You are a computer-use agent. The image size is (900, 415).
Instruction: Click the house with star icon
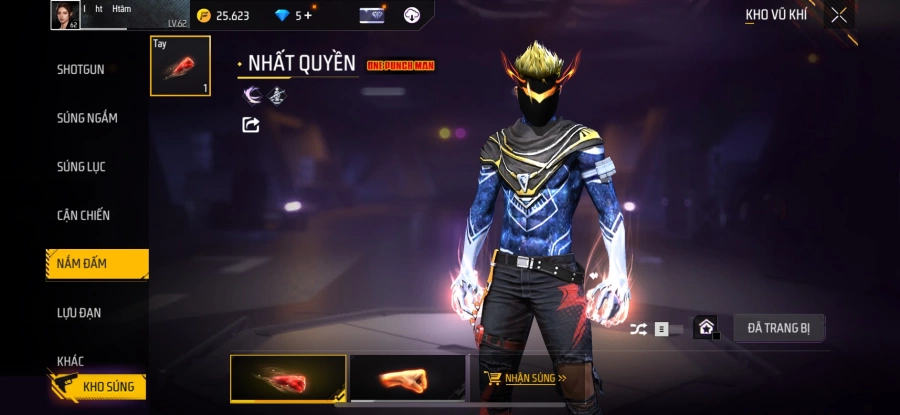[x=707, y=327]
